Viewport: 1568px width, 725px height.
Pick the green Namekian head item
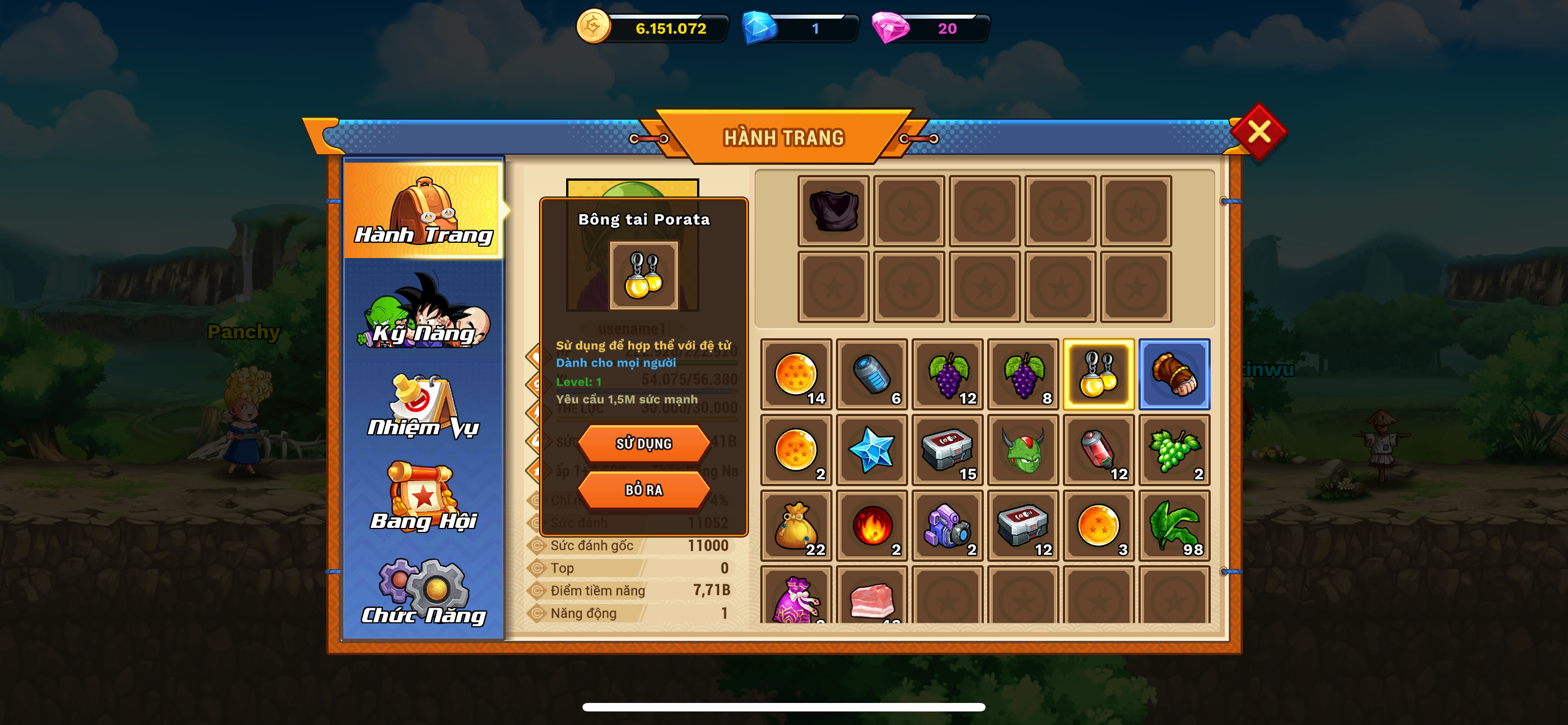coord(1023,451)
